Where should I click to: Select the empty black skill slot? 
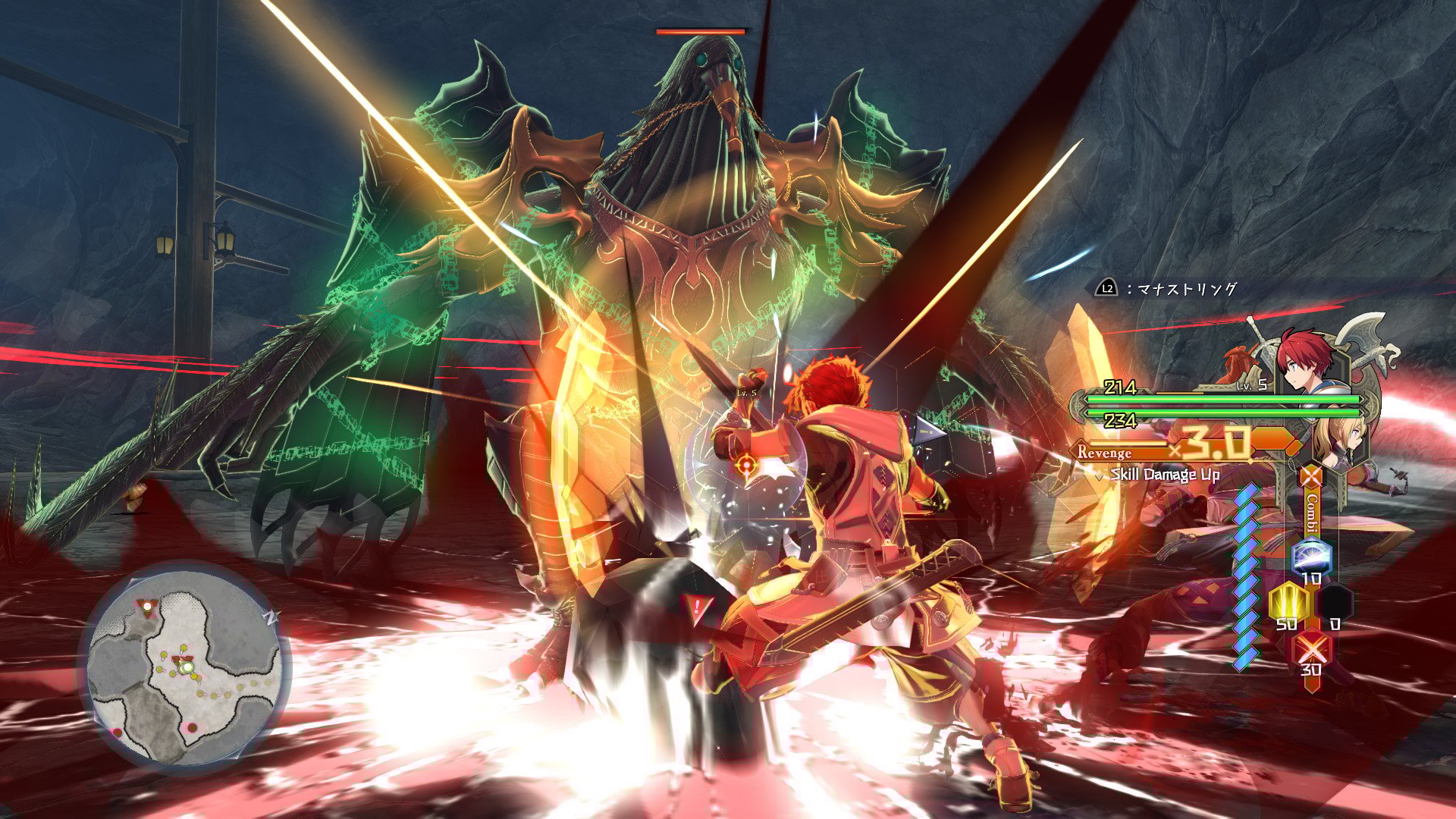pyautogui.click(x=1335, y=602)
